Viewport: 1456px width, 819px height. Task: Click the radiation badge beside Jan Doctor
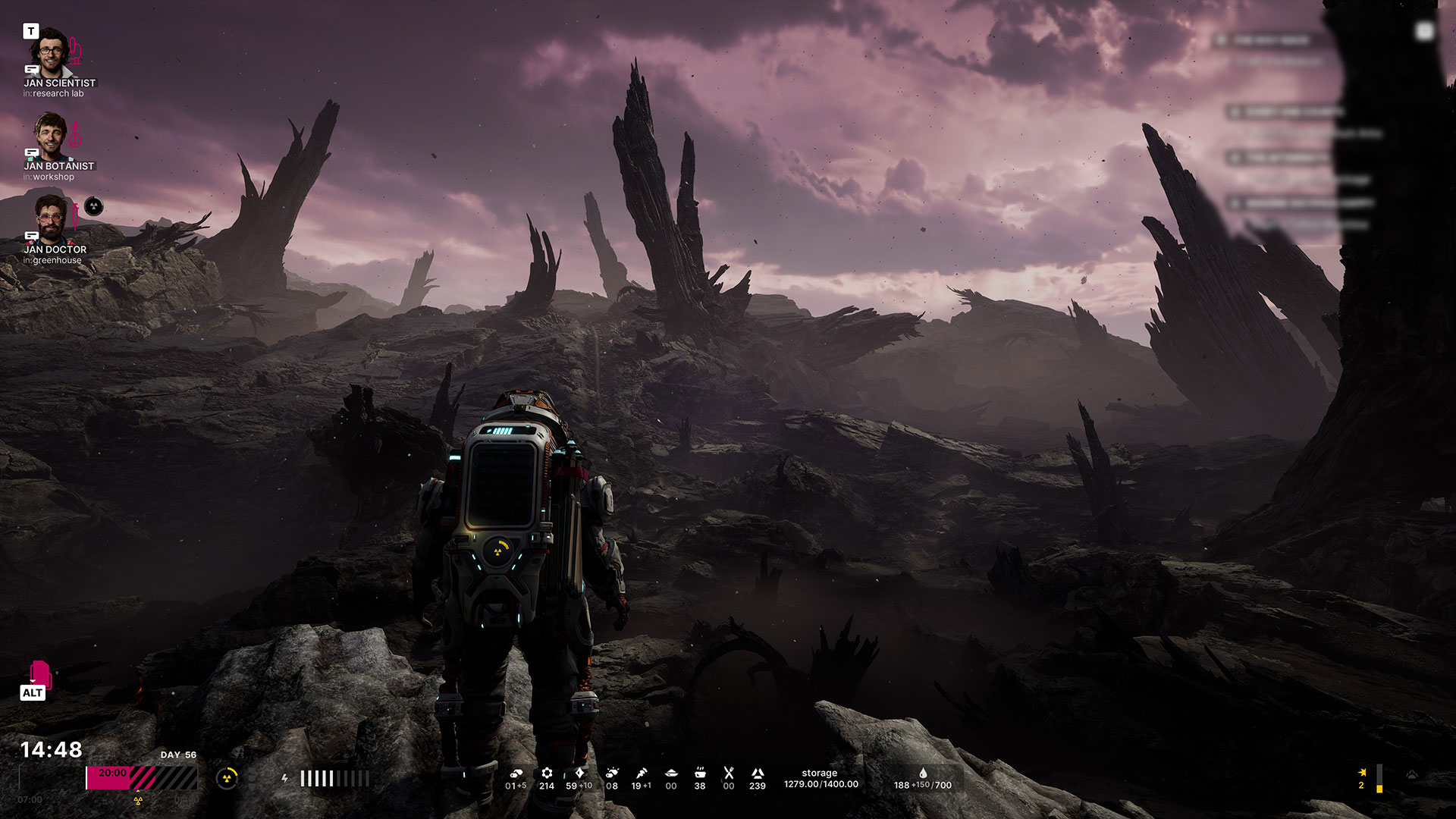click(x=93, y=206)
